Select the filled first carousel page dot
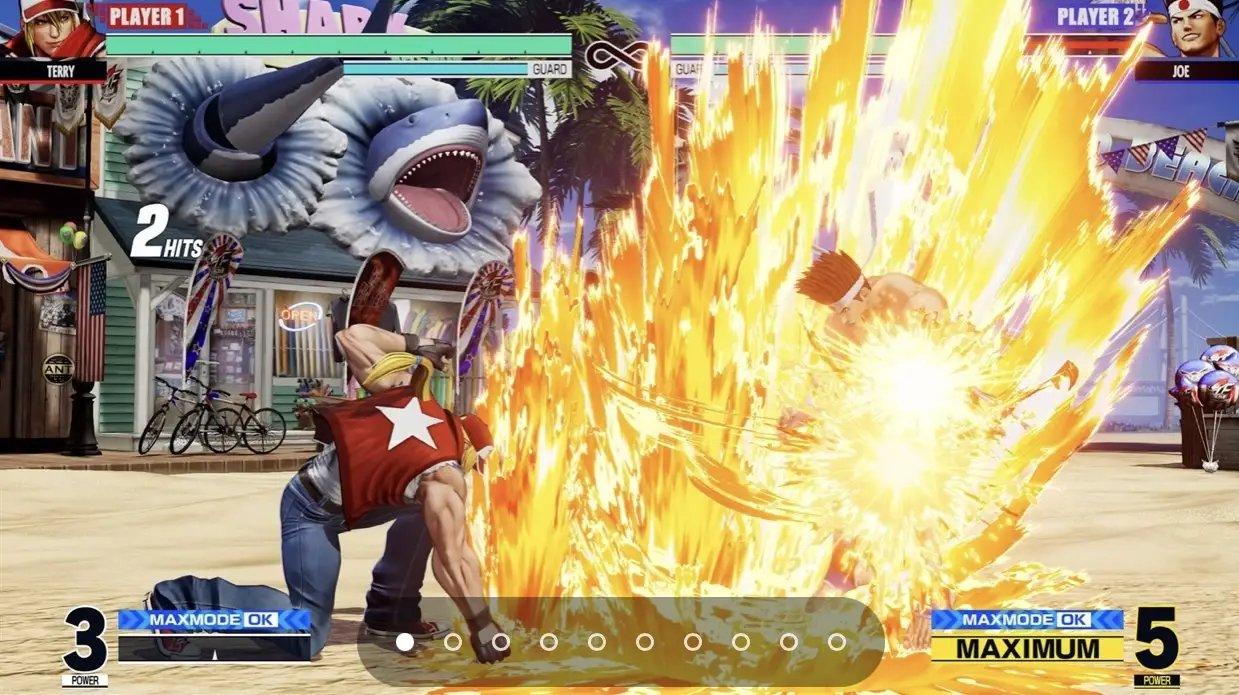The height and width of the screenshot is (695, 1239). click(x=405, y=642)
